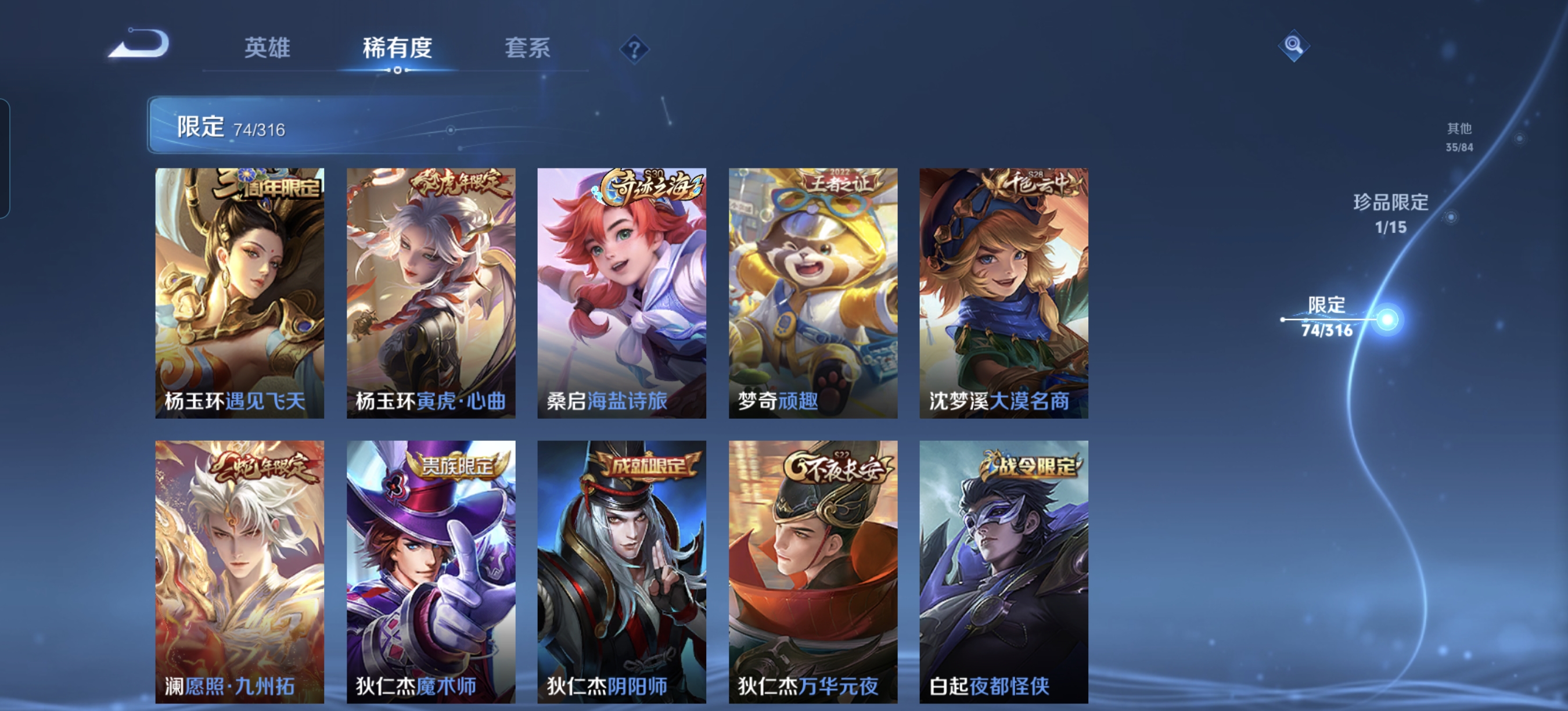The image size is (1568, 711).
Task: Pick 沈梦溪 大漠名商 skin card
Action: point(1004,293)
